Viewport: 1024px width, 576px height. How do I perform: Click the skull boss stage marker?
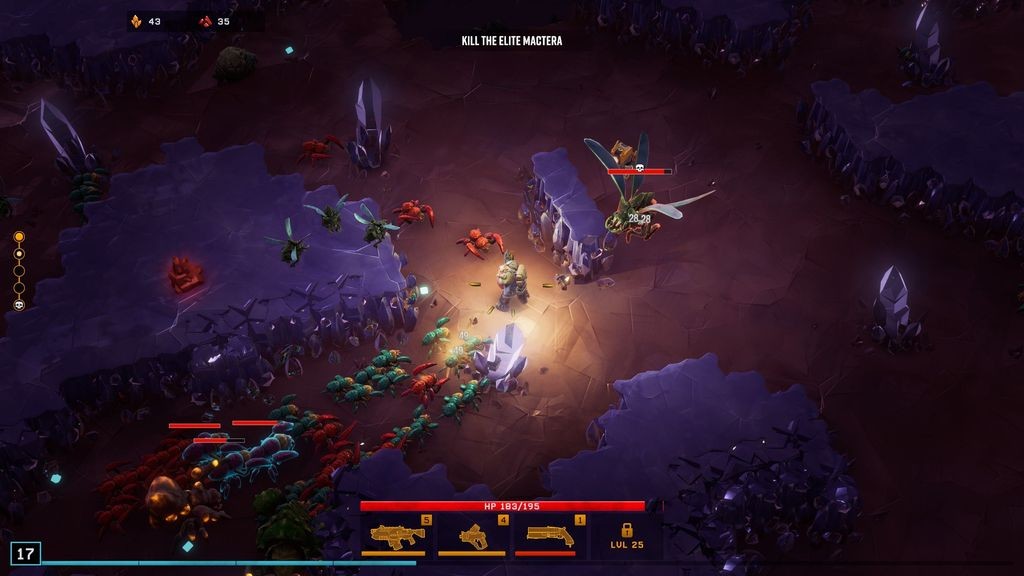click(x=19, y=305)
